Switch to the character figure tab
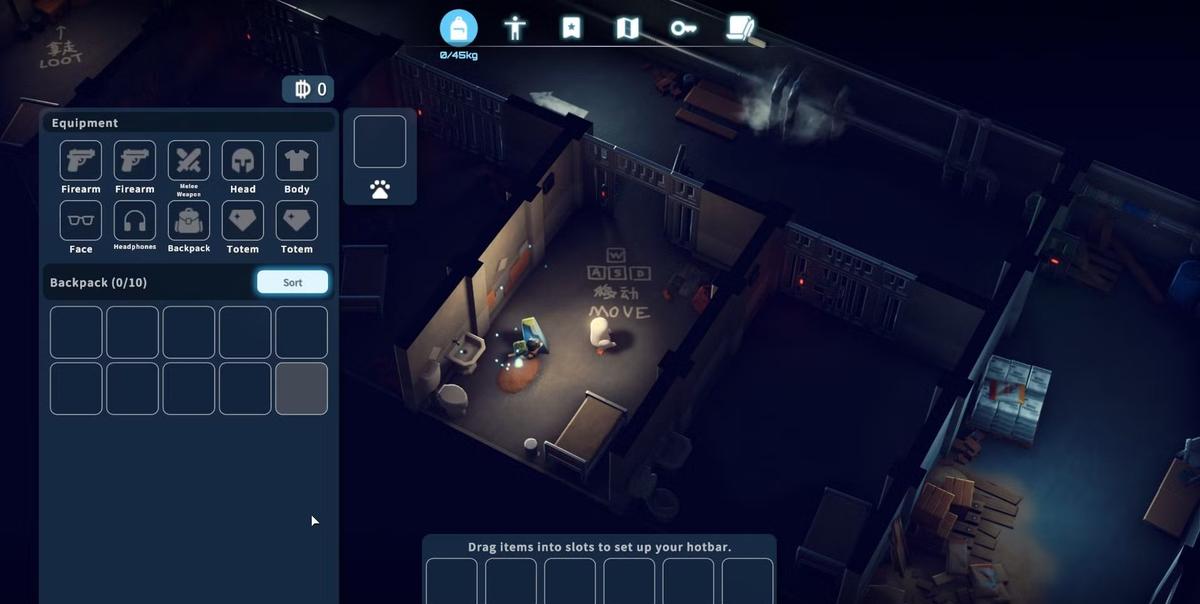 click(x=515, y=28)
